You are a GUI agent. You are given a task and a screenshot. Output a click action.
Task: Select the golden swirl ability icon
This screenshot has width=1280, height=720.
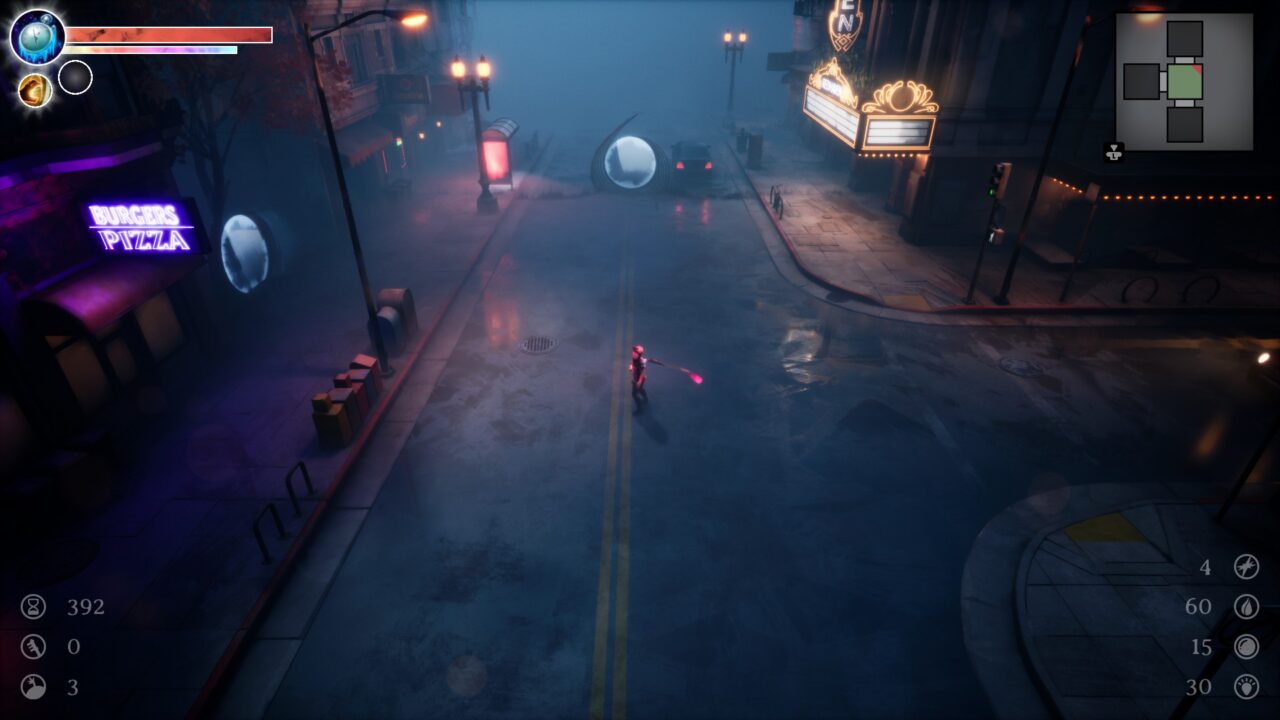35,90
